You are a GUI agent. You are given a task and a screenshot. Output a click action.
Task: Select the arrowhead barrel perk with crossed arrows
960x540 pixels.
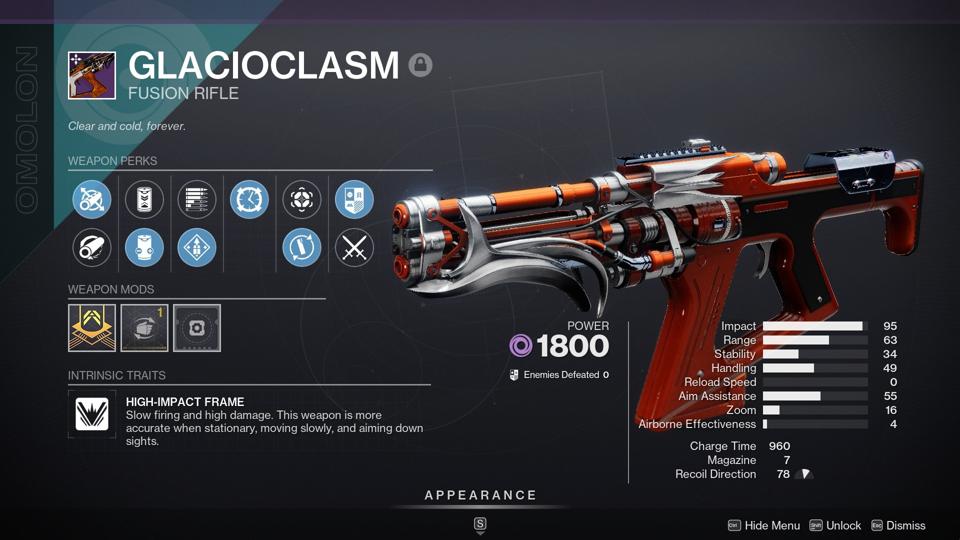coord(92,200)
